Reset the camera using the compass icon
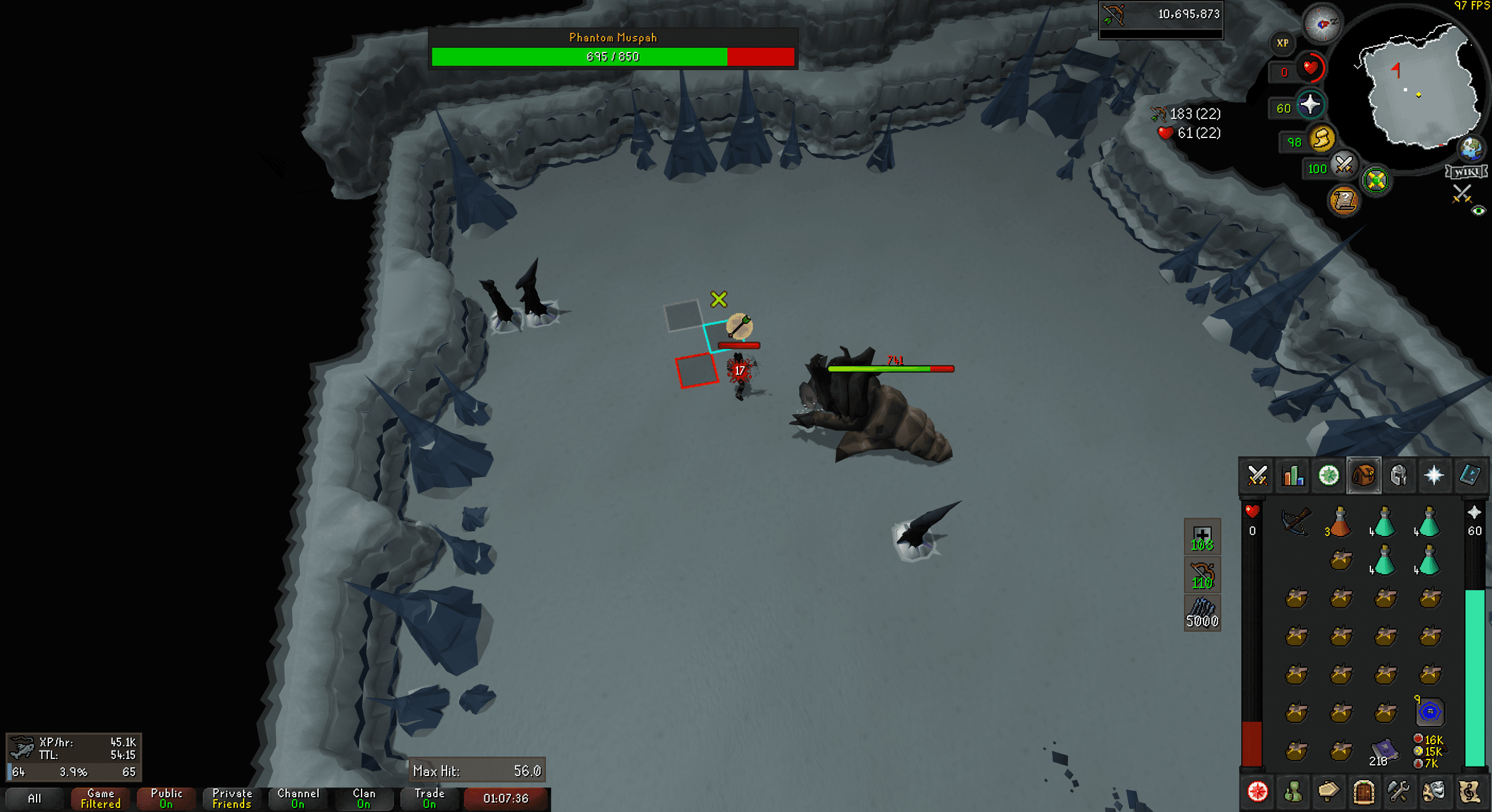This screenshot has height=812, width=1492. click(1323, 24)
